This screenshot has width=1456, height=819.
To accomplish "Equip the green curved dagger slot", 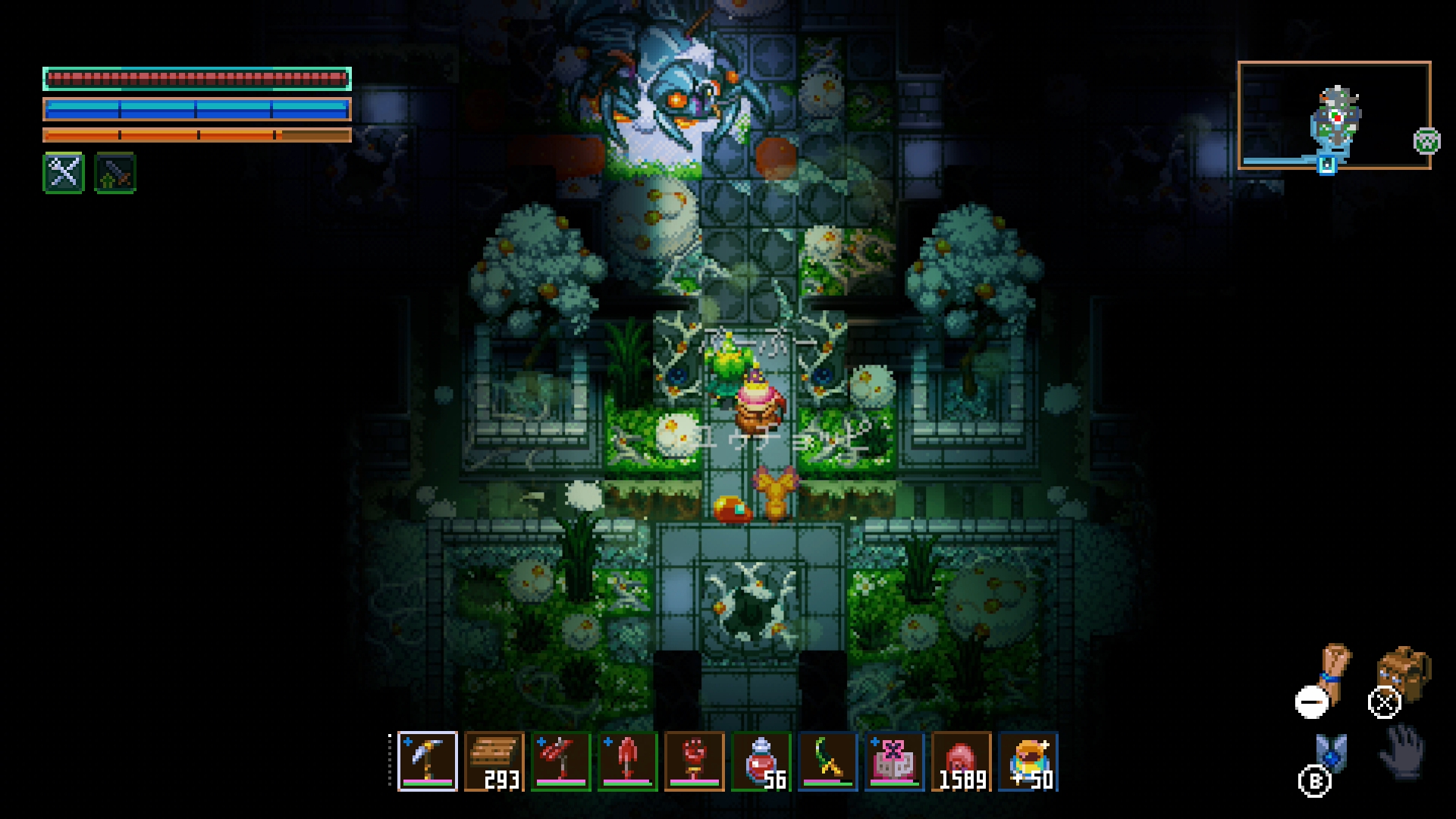I will coord(828,761).
